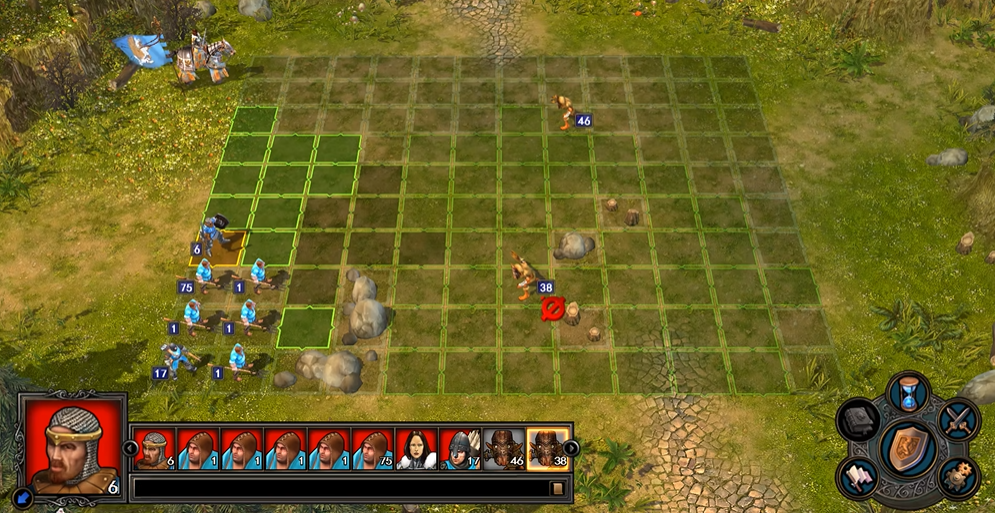
Task: Click the blue arrow on the unit portrait
Action: tap(23, 494)
